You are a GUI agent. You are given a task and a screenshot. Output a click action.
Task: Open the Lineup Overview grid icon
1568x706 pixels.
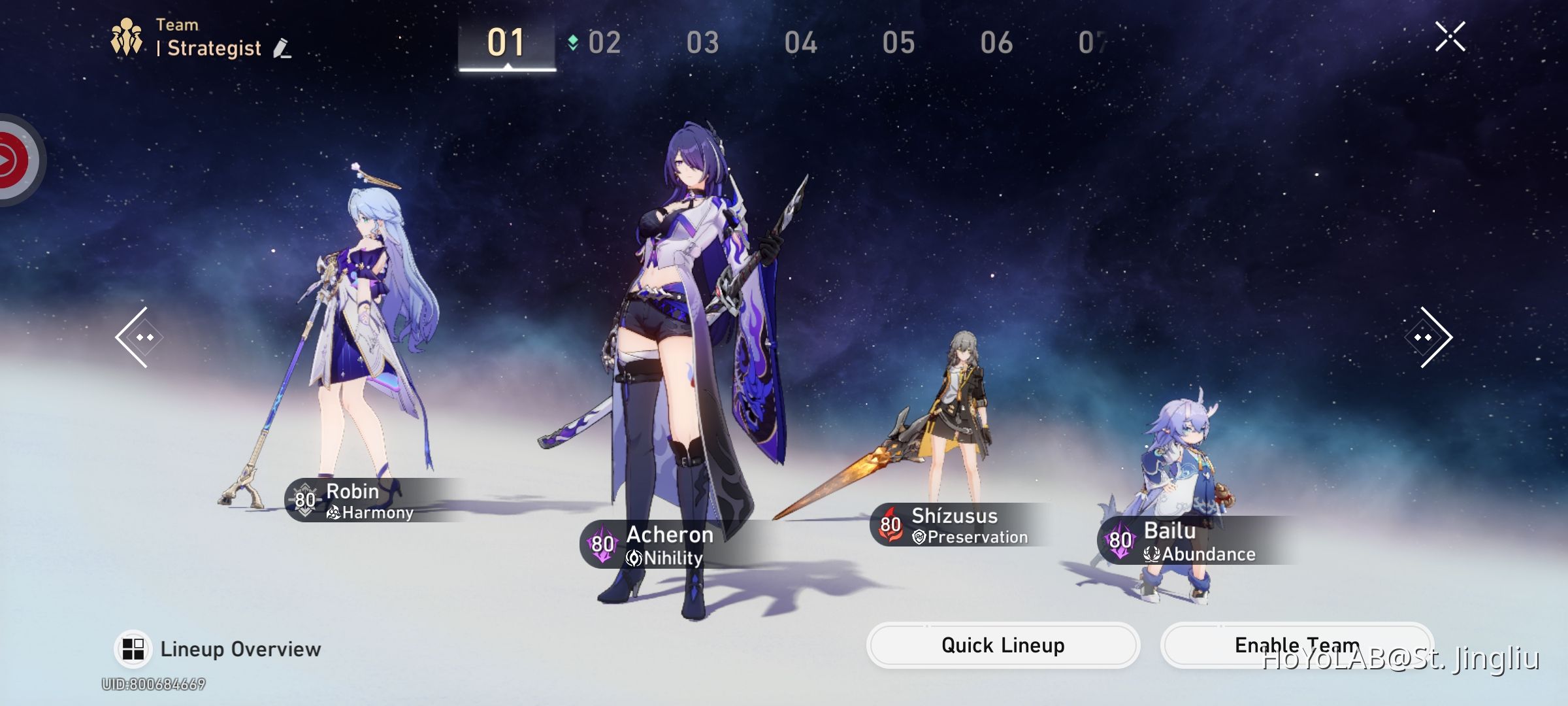pyautogui.click(x=133, y=648)
